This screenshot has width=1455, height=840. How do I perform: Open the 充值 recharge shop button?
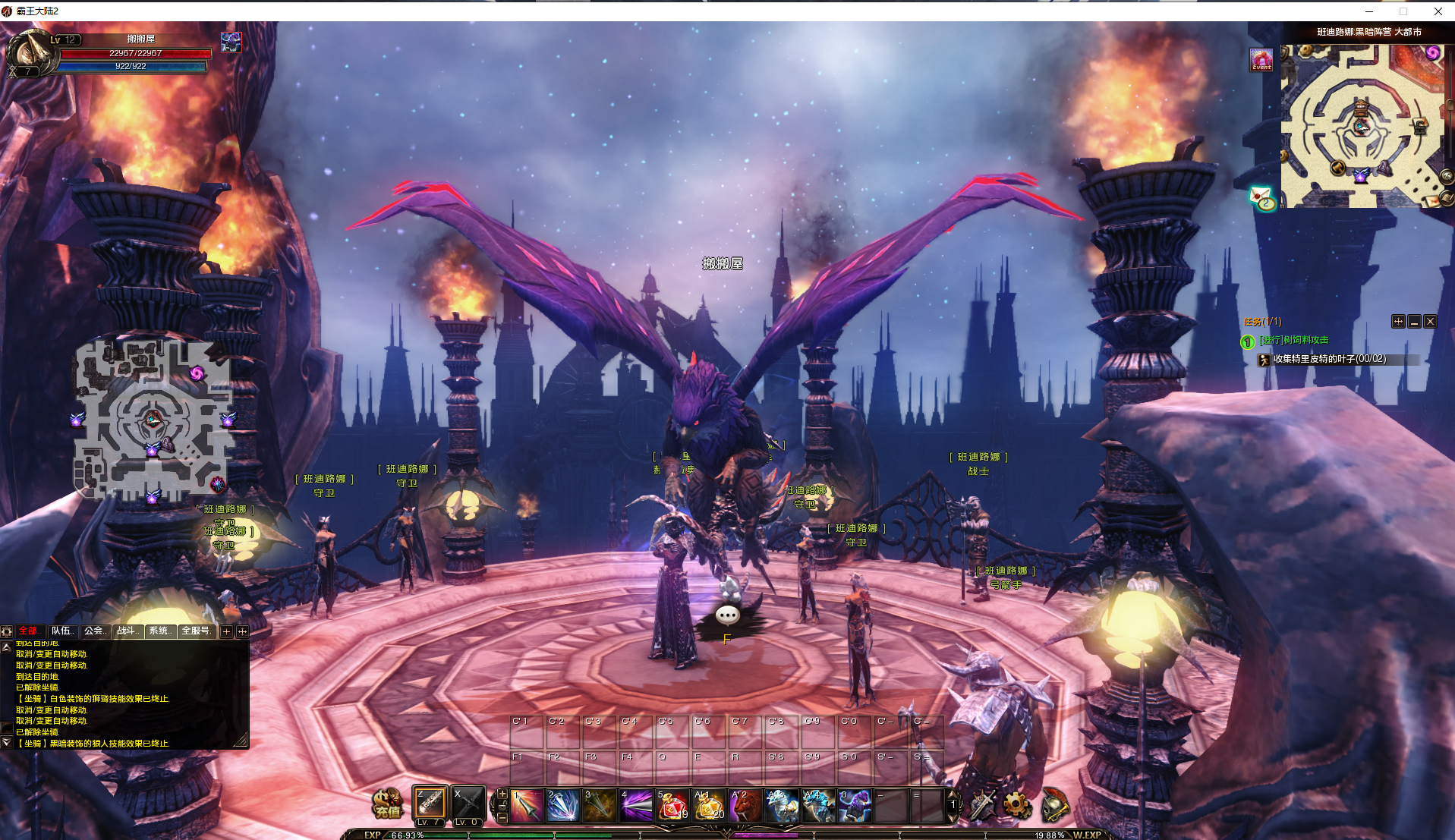(x=387, y=804)
